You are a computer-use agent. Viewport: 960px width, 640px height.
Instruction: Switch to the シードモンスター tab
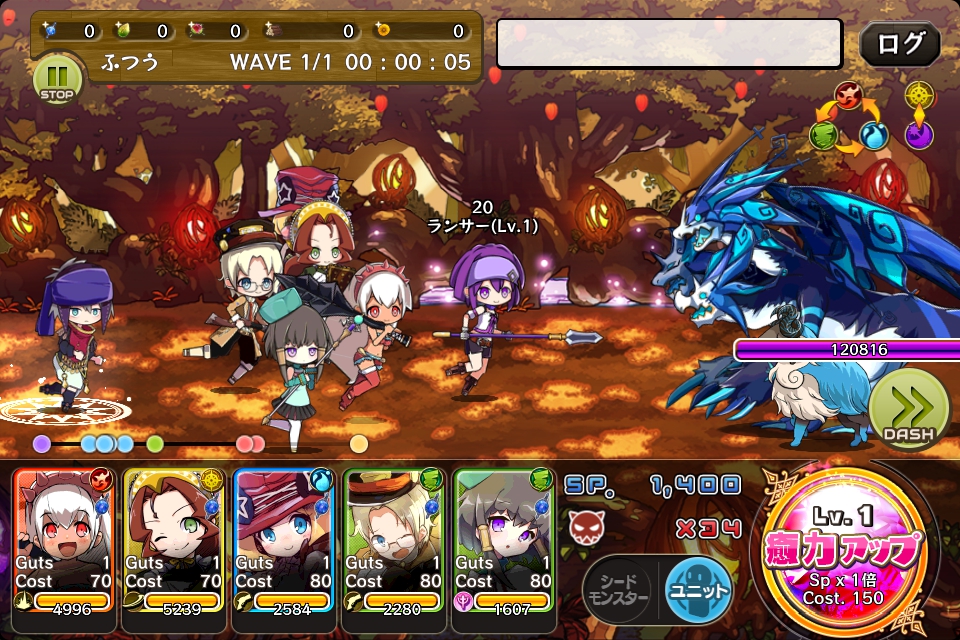618,588
